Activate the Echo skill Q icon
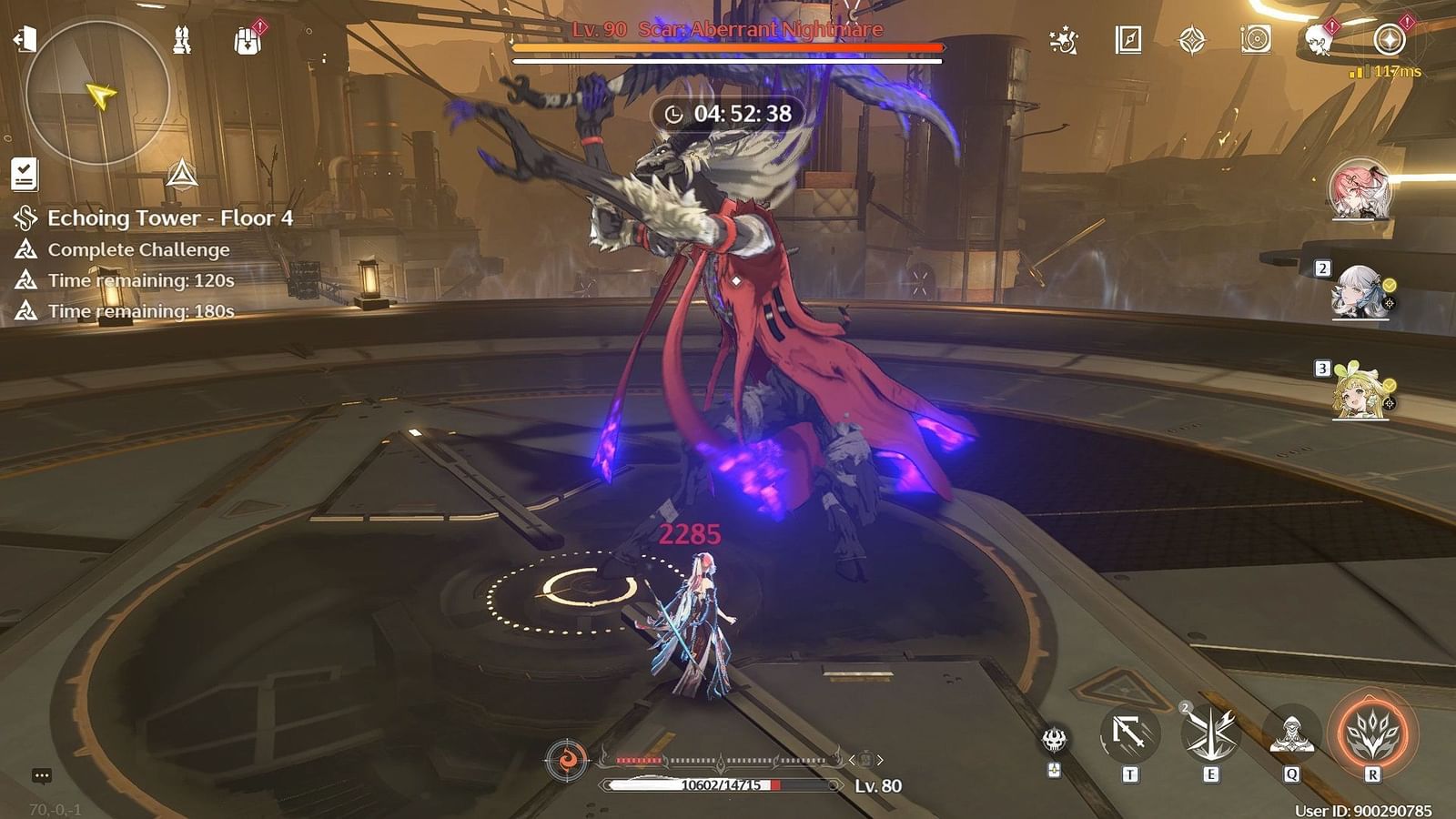The image size is (1456, 819). point(1292,734)
